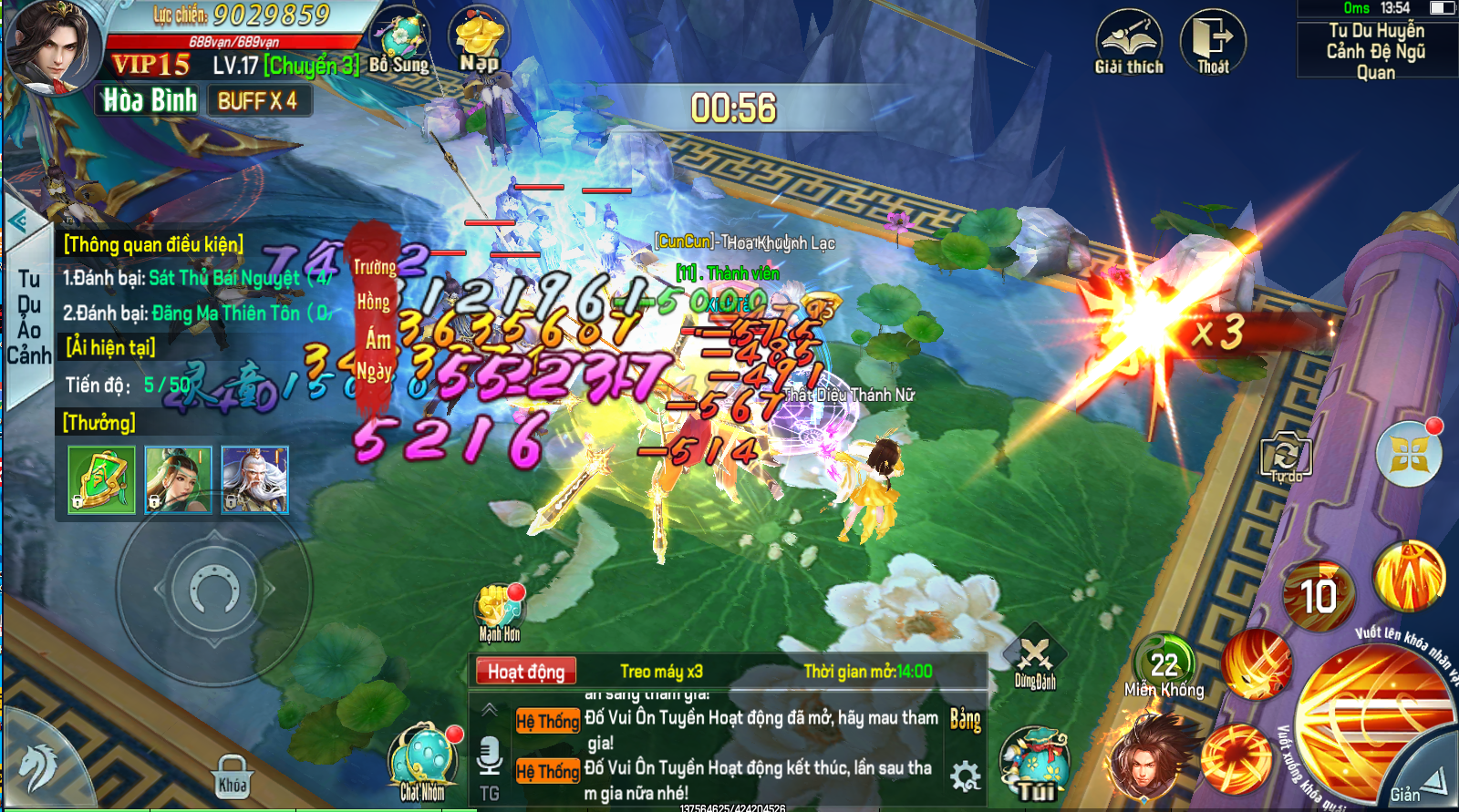Image resolution: width=1459 pixels, height=812 pixels.
Task: Open chat settings gear icon
Action: coord(965,776)
